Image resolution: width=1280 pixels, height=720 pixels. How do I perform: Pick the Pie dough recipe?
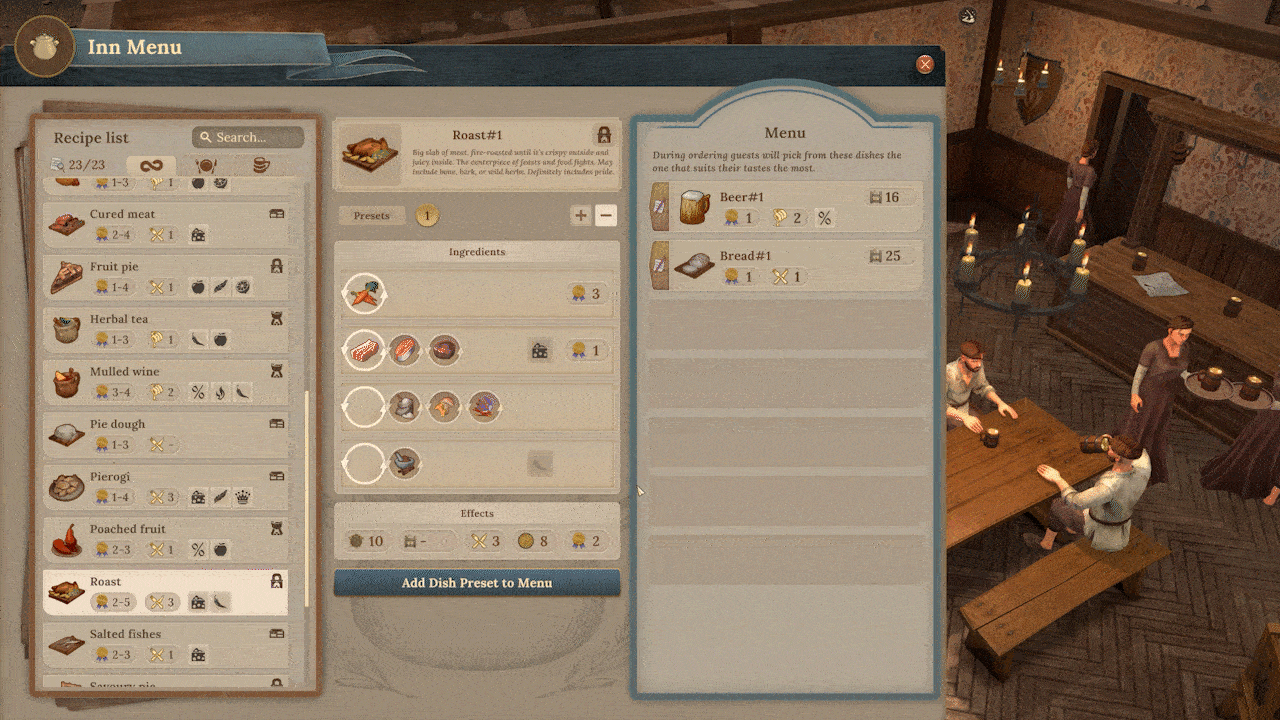pos(166,434)
